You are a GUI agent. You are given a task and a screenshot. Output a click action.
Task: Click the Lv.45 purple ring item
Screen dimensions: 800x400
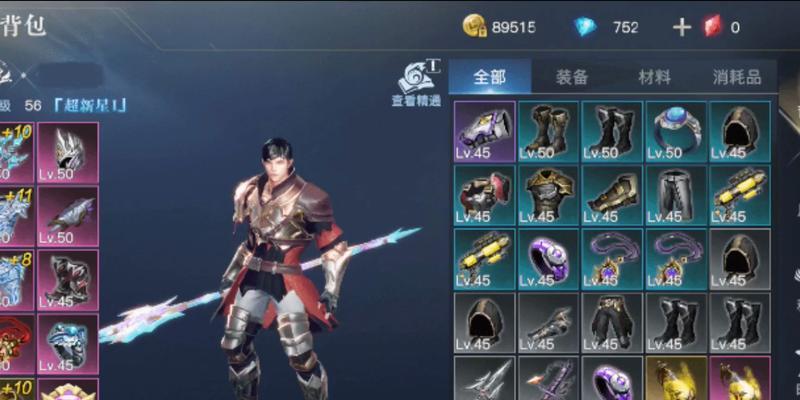(548, 259)
